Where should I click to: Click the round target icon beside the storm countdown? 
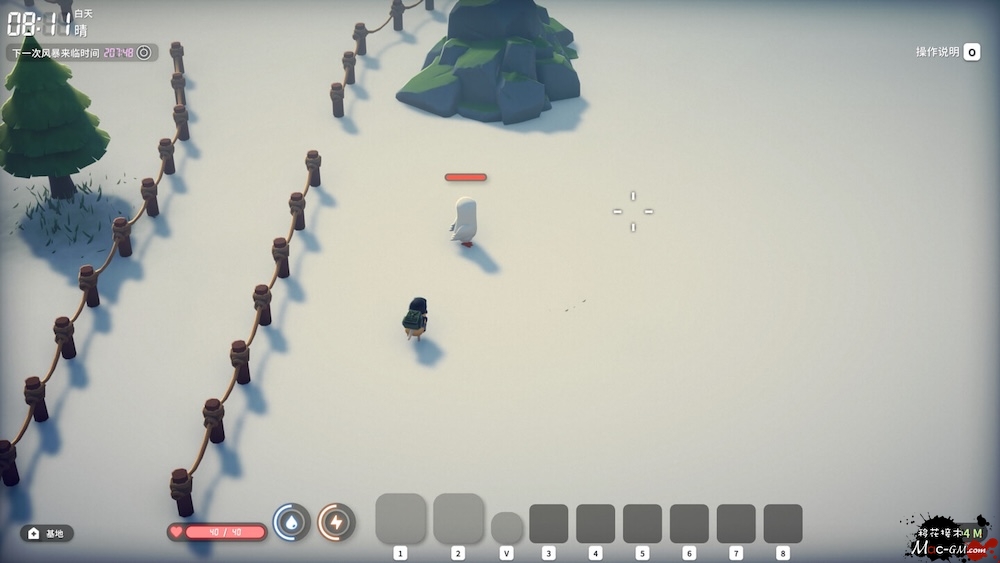click(144, 52)
